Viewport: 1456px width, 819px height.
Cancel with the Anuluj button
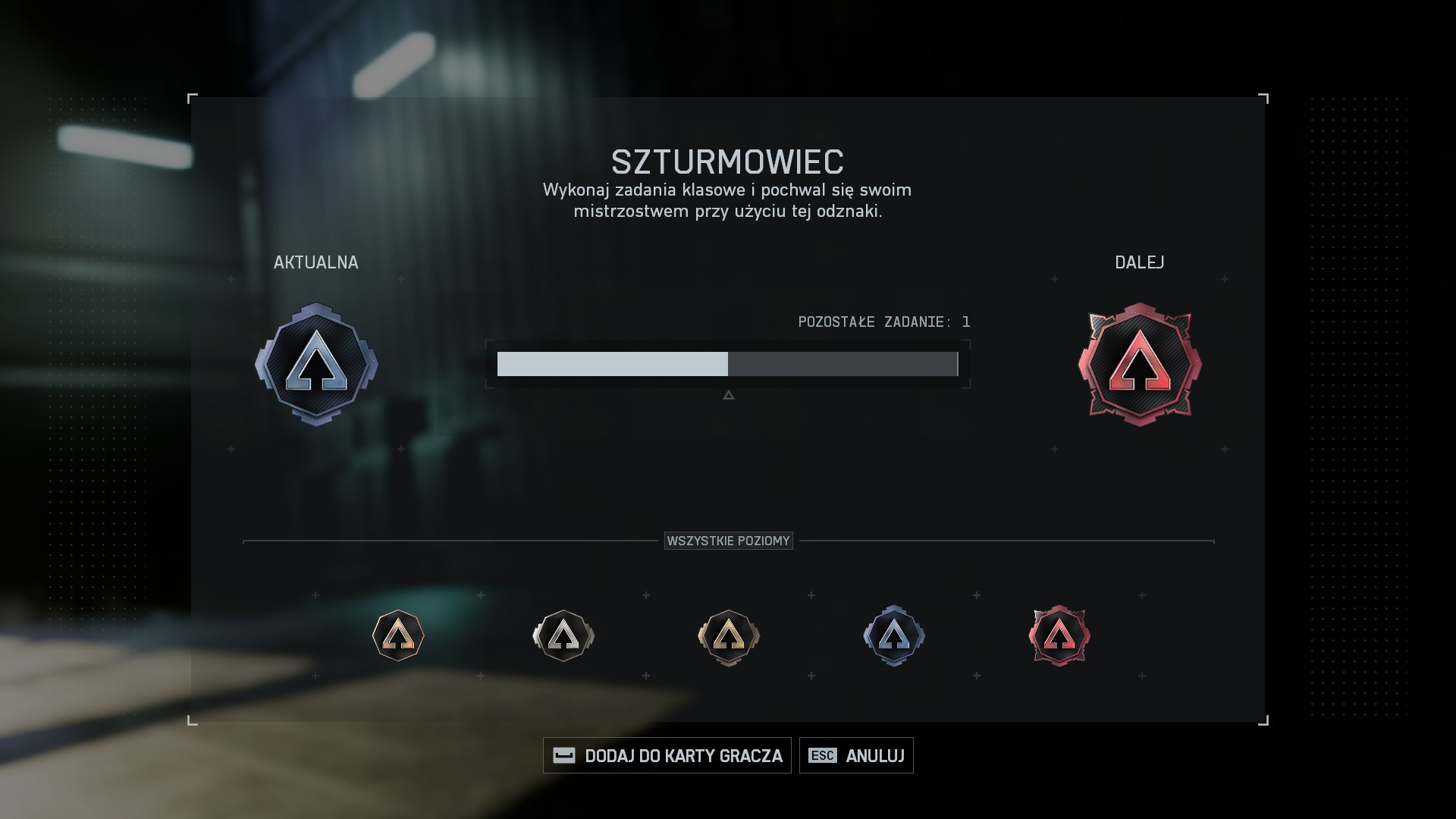pos(856,755)
